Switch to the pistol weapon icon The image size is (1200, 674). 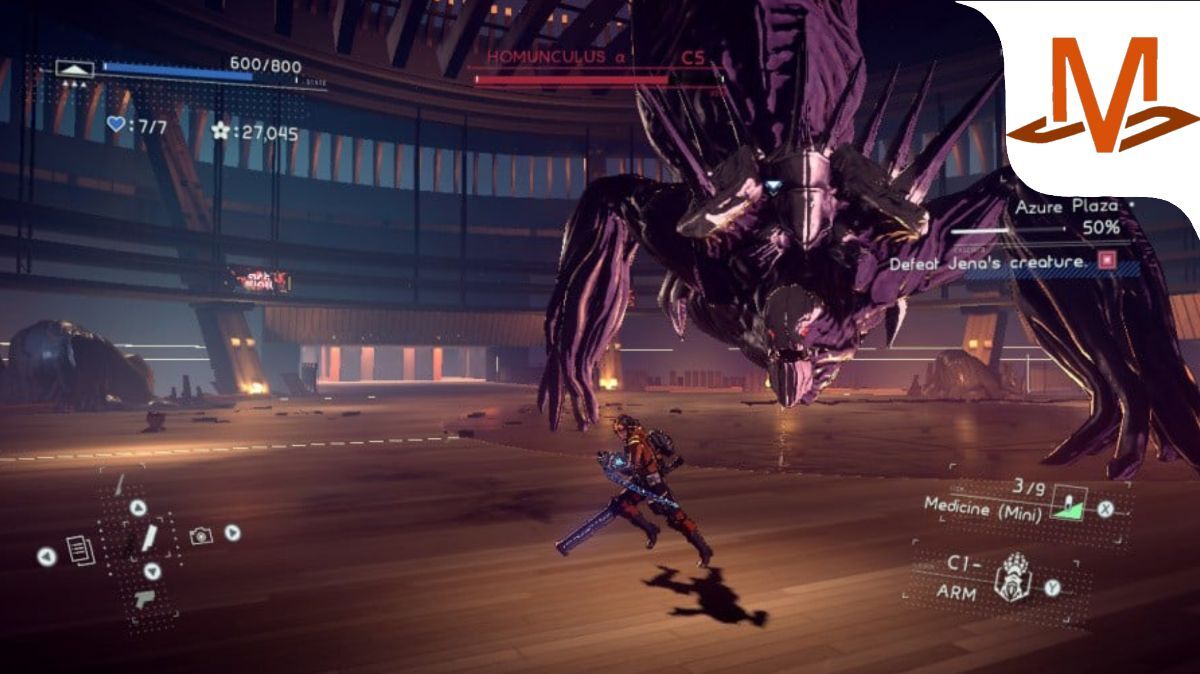pos(144,599)
